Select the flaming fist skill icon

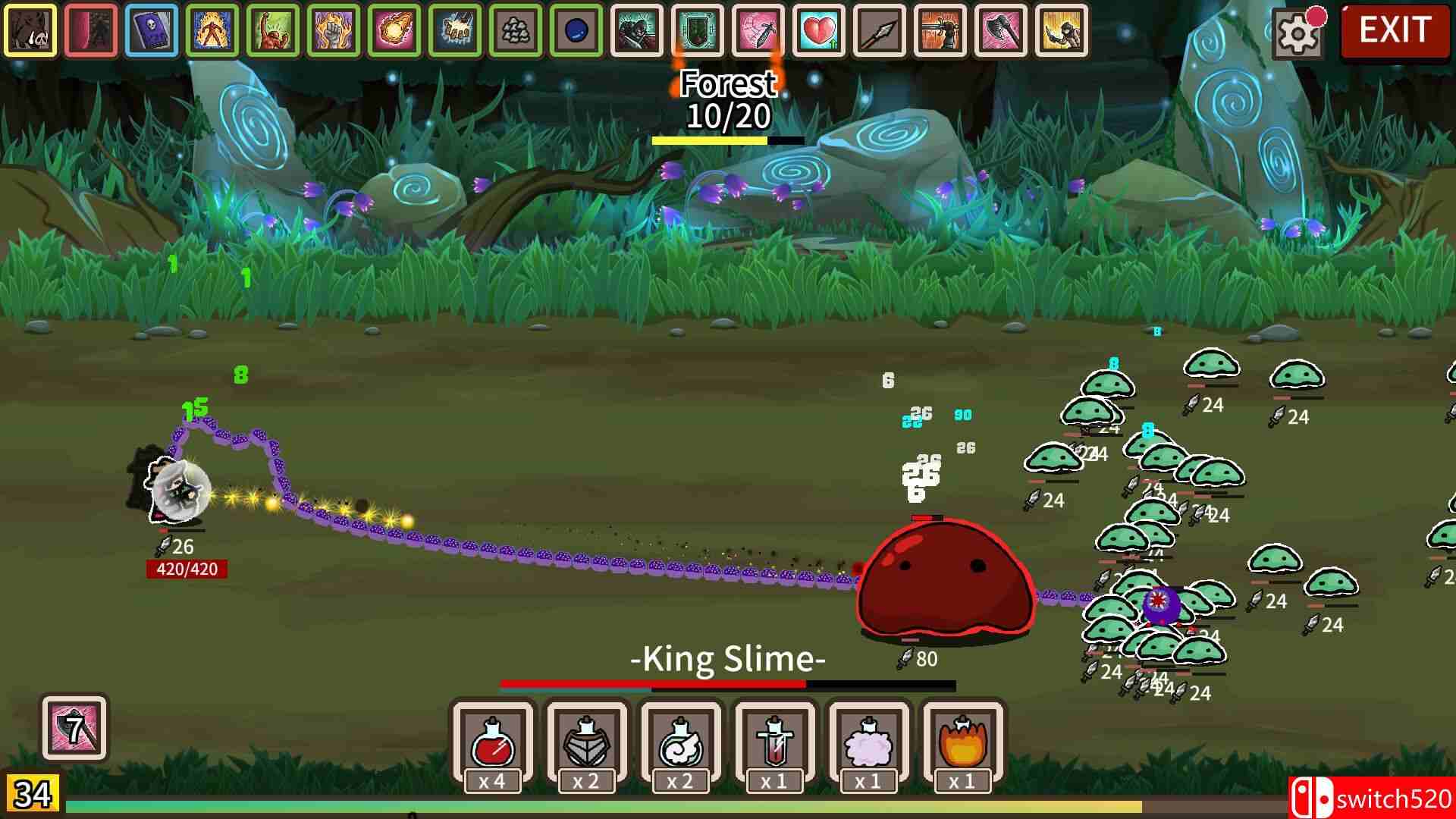(334, 31)
